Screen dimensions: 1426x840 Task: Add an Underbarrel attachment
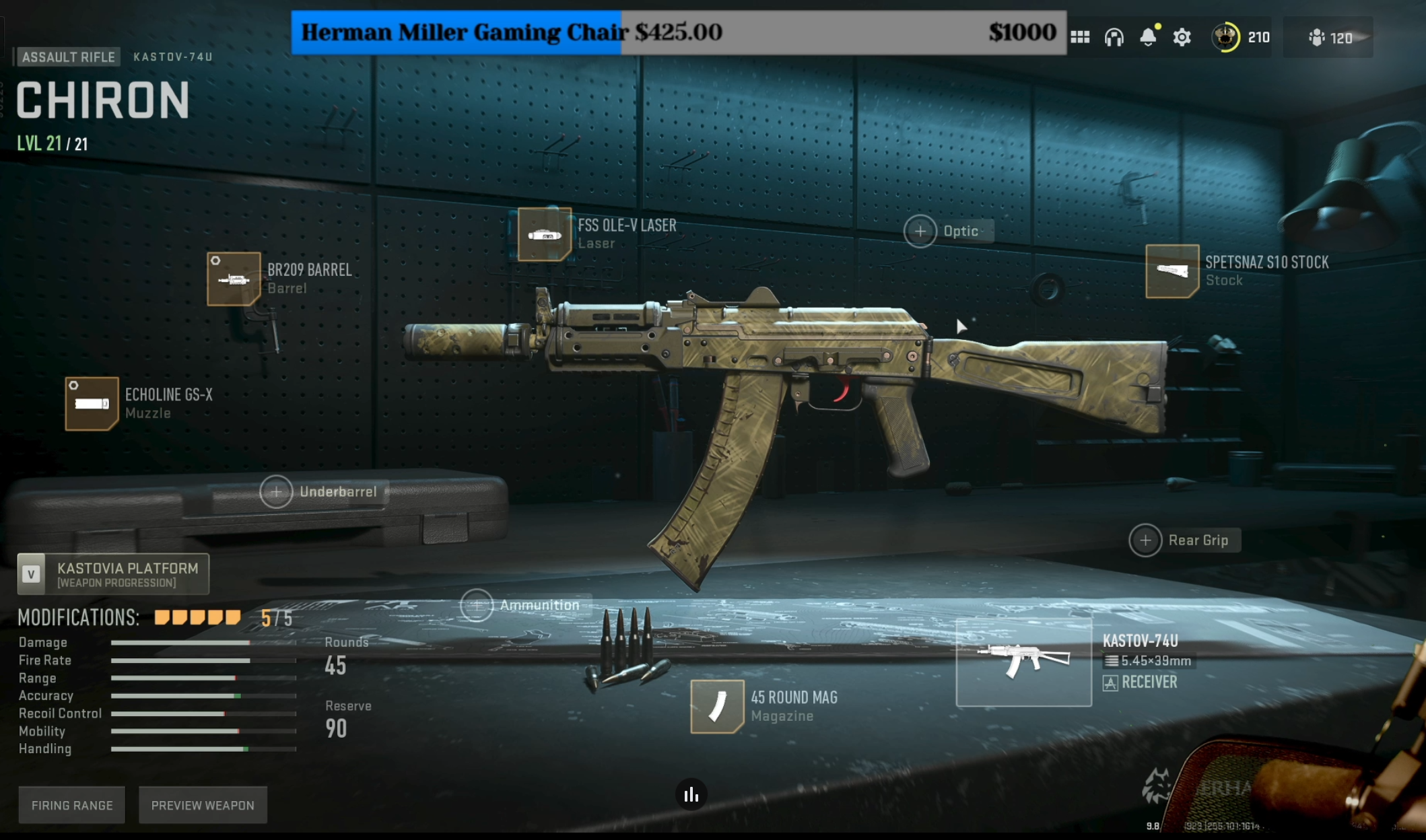click(x=276, y=492)
